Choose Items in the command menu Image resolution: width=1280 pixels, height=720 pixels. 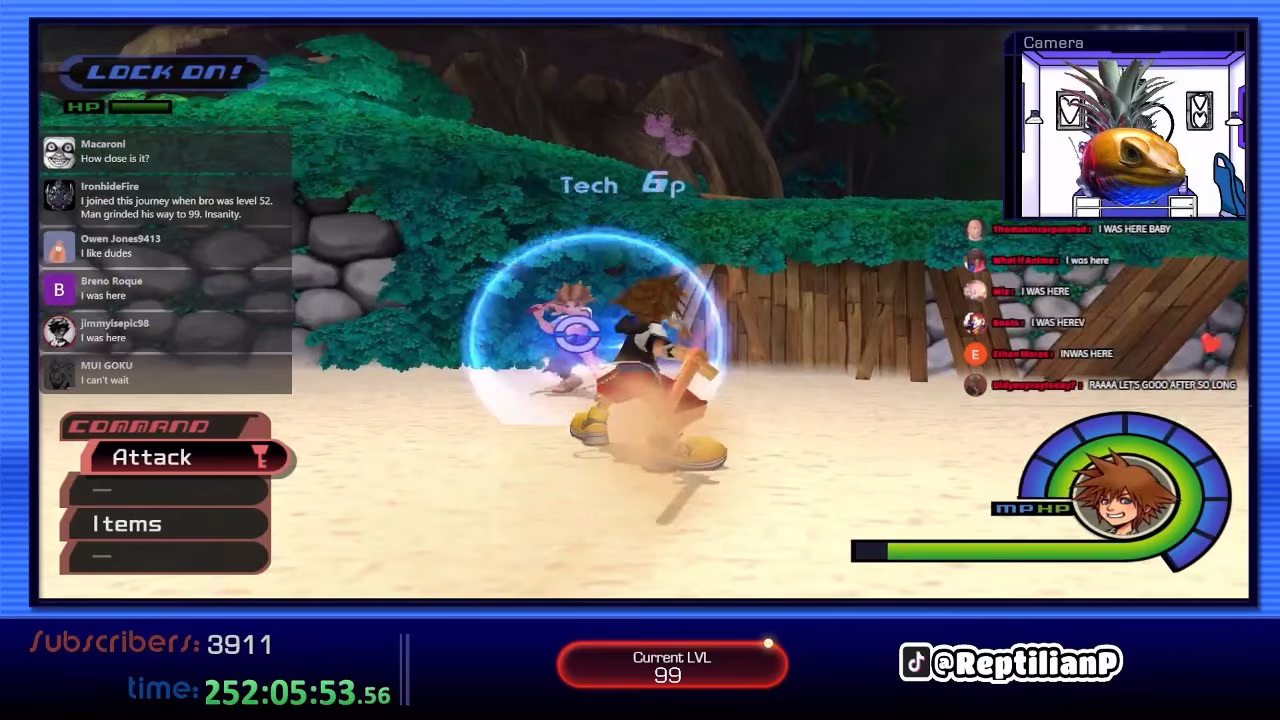(165, 524)
